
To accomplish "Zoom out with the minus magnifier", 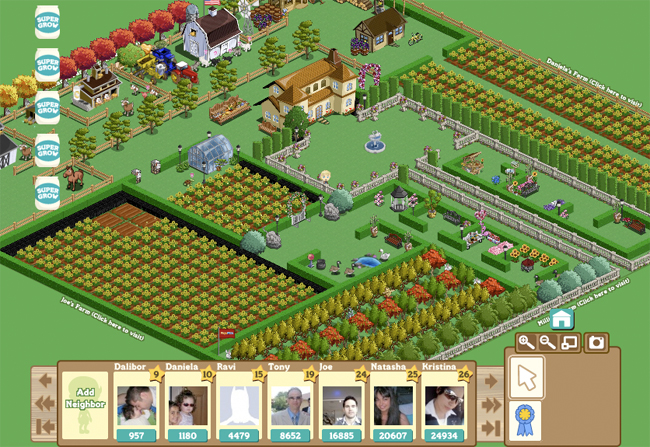I will [547, 343].
